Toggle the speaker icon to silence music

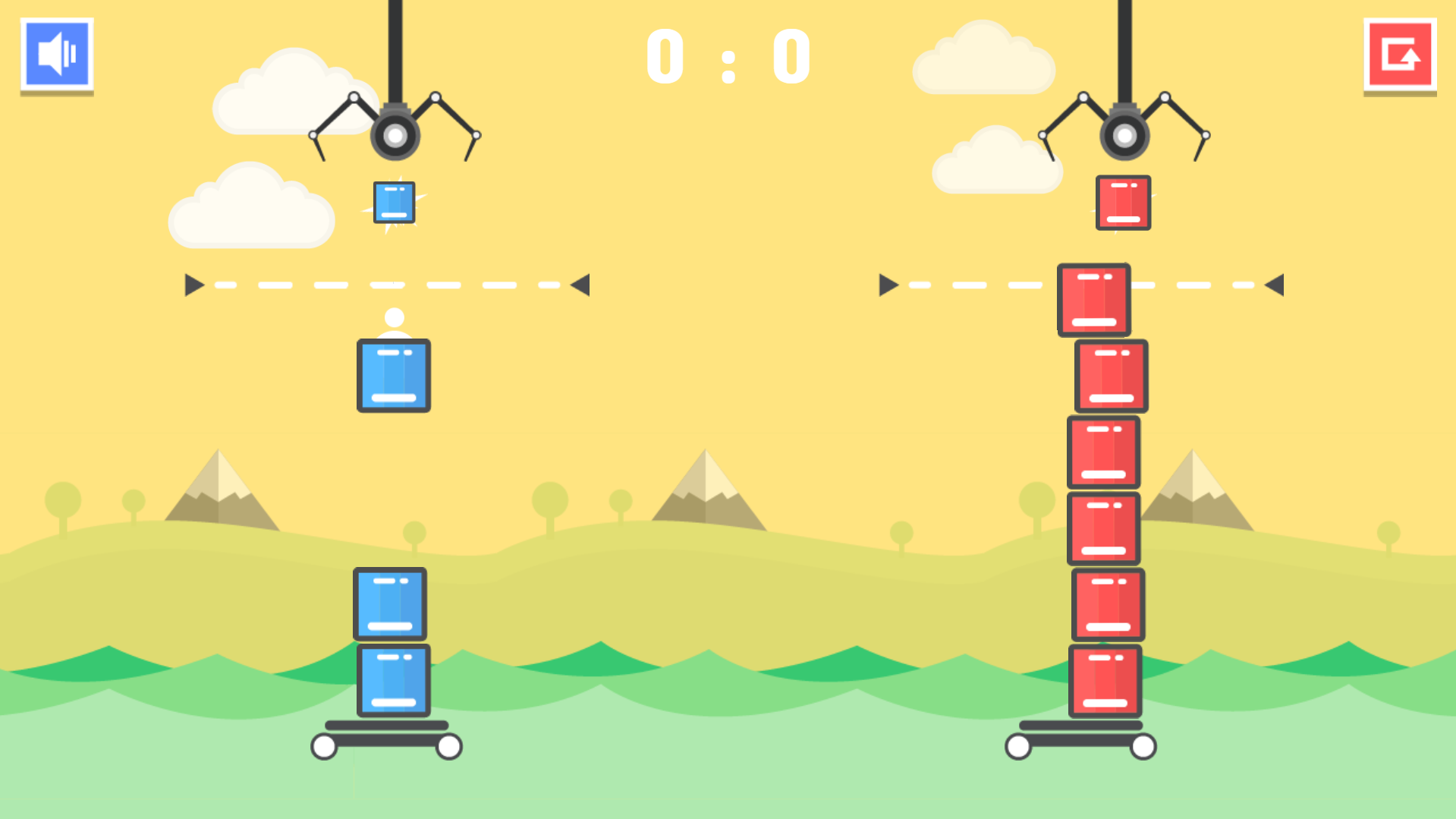(x=58, y=53)
